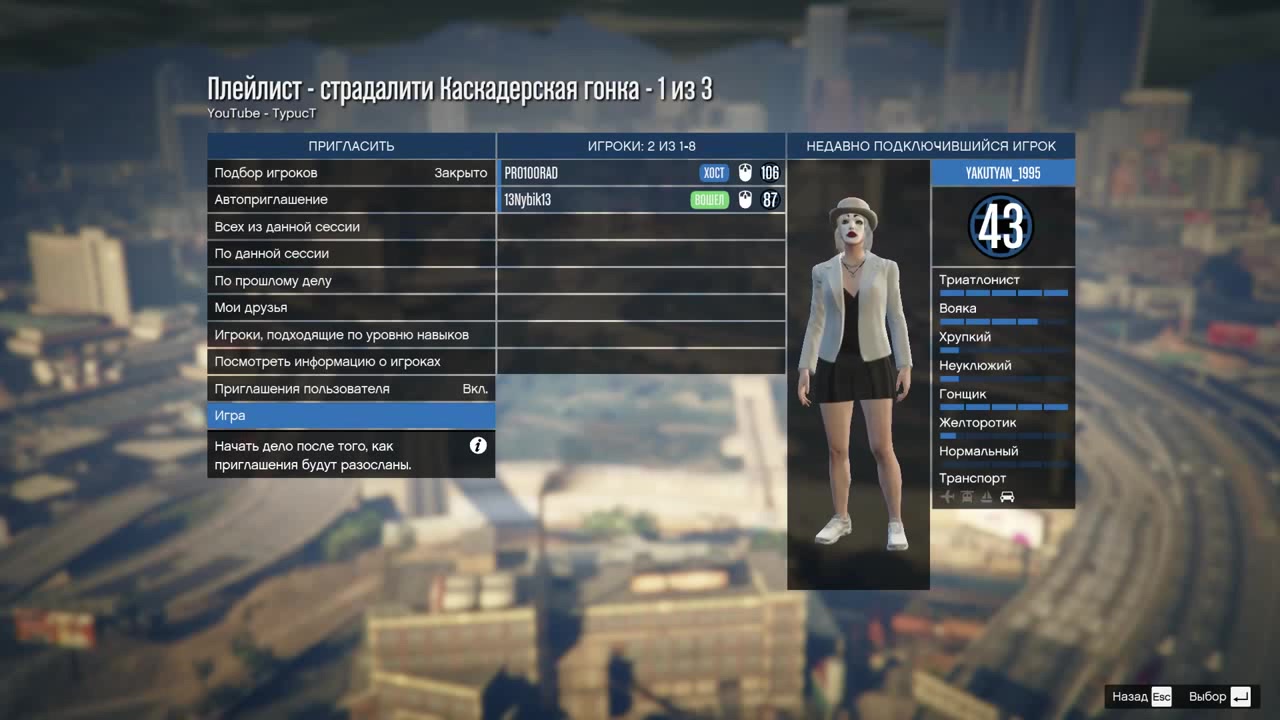The width and height of the screenshot is (1280, 720).
Task: Start the job with the Игра entry
Action: pyautogui.click(x=350, y=416)
